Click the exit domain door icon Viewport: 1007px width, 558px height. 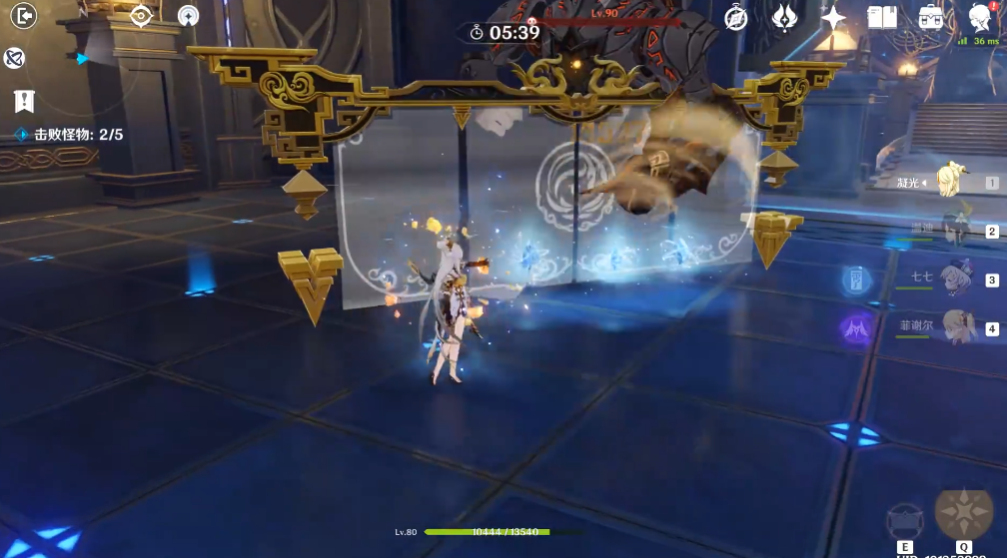[23, 16]
